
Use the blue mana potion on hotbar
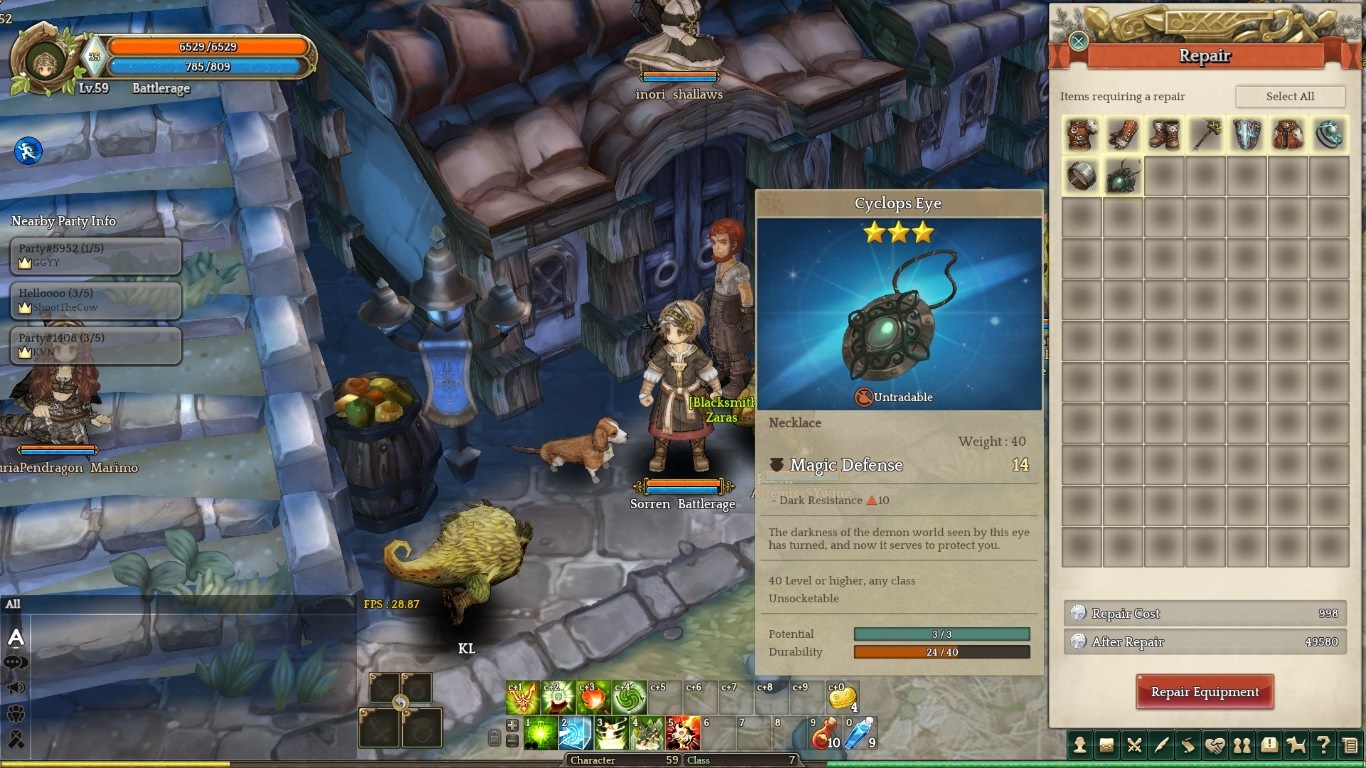859,734
